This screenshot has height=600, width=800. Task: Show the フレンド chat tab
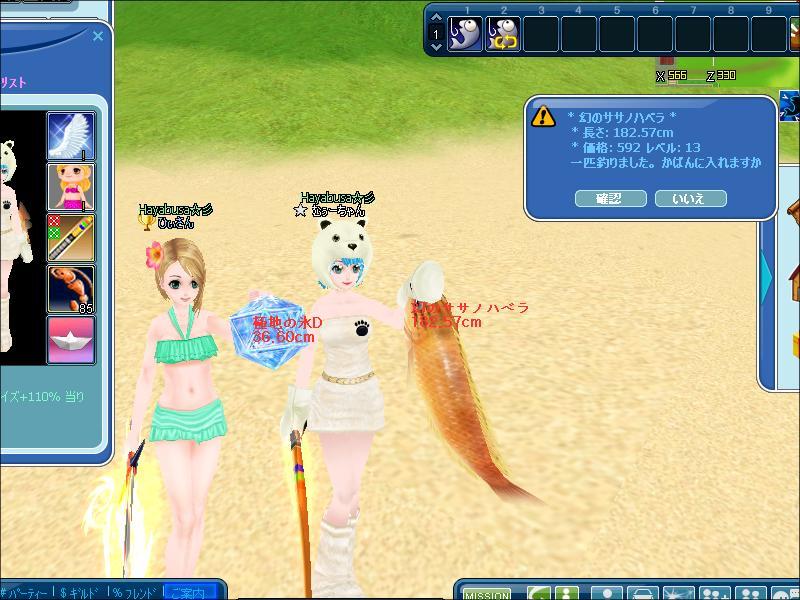pyautogui.click(x=135, y=592)
